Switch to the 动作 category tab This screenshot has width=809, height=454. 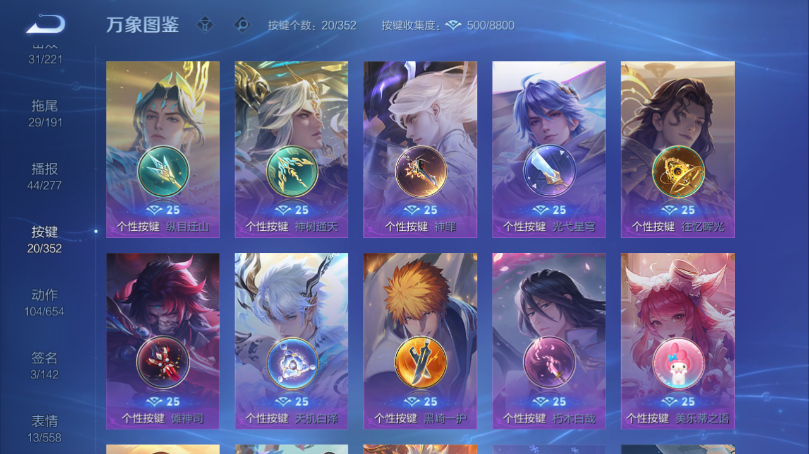(x=45, y=301)
